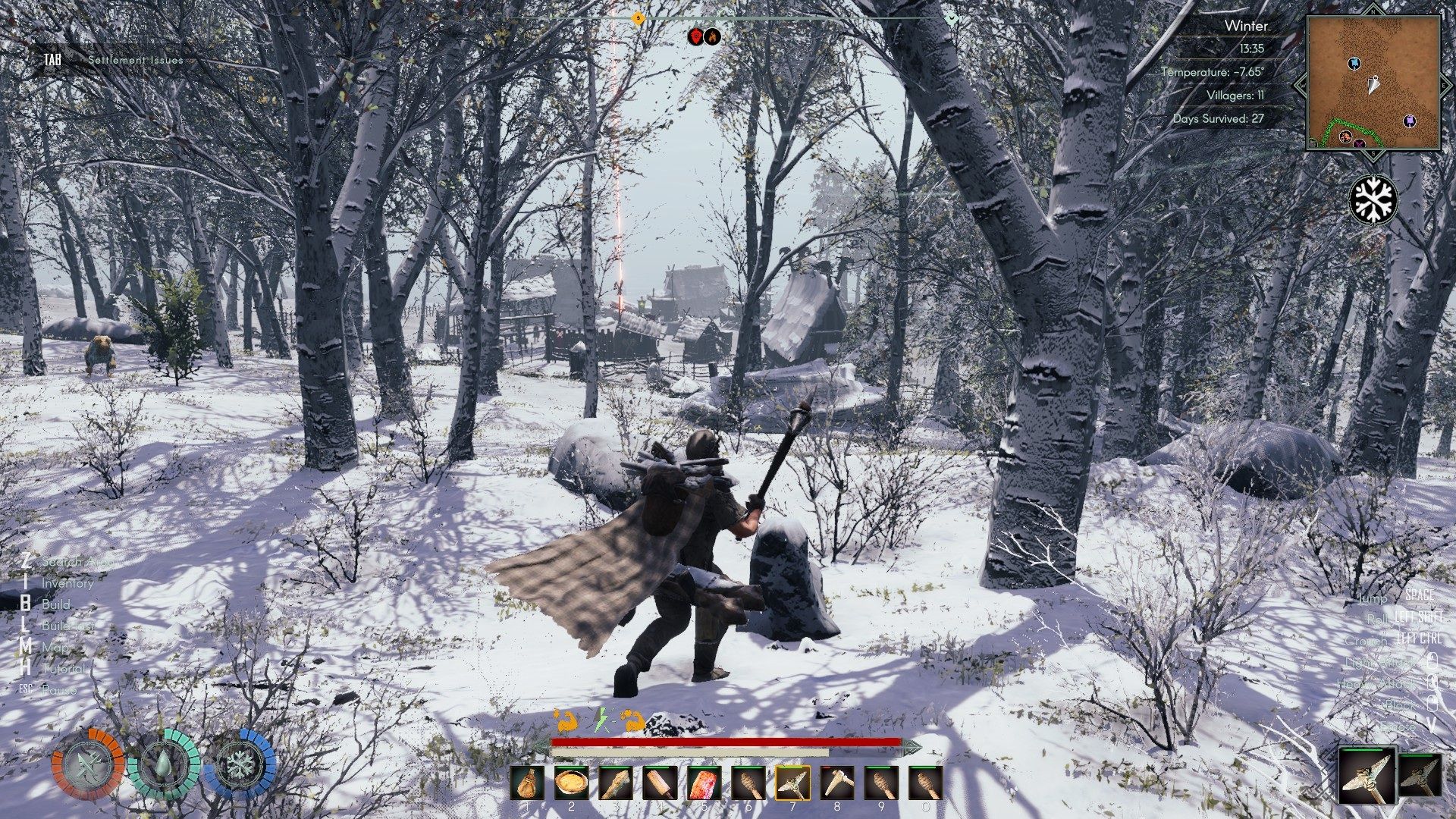The image size is (1456, 819).
Task: Click the shield icon at top center
Action: [695, 36]
